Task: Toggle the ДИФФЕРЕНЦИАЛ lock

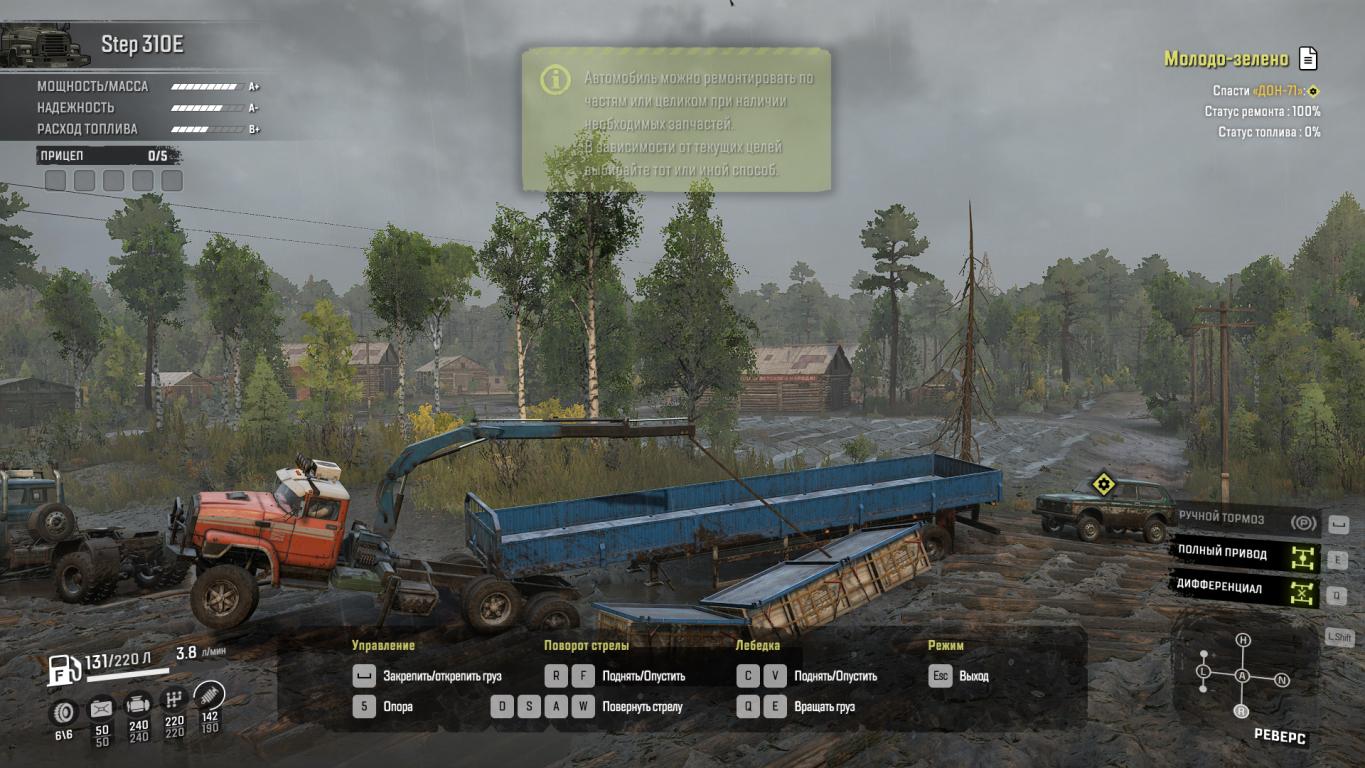Action: 1302,592
